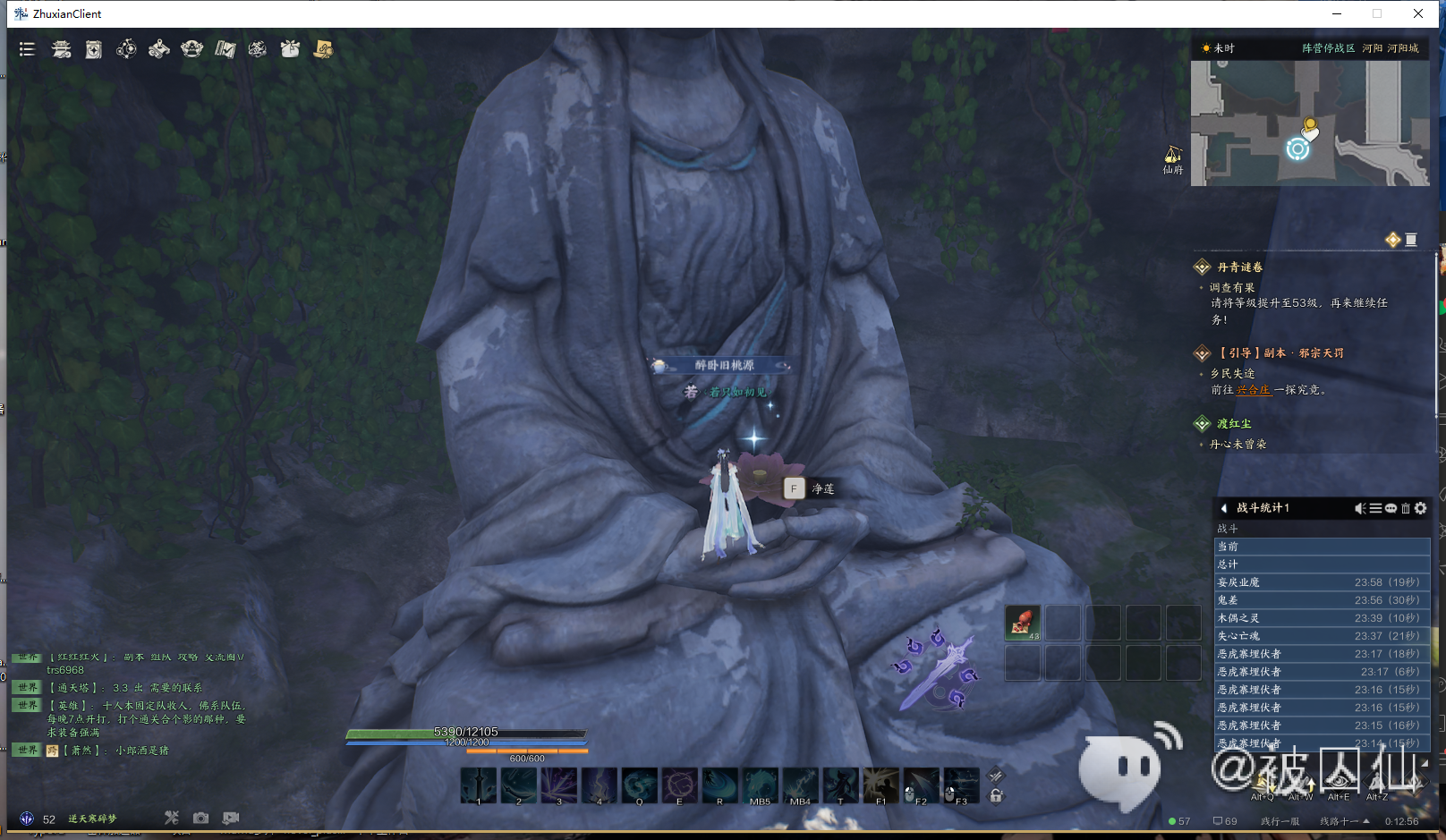Open the calendar events icon
Screen dimensions: 1446x840
coord(94,49)
